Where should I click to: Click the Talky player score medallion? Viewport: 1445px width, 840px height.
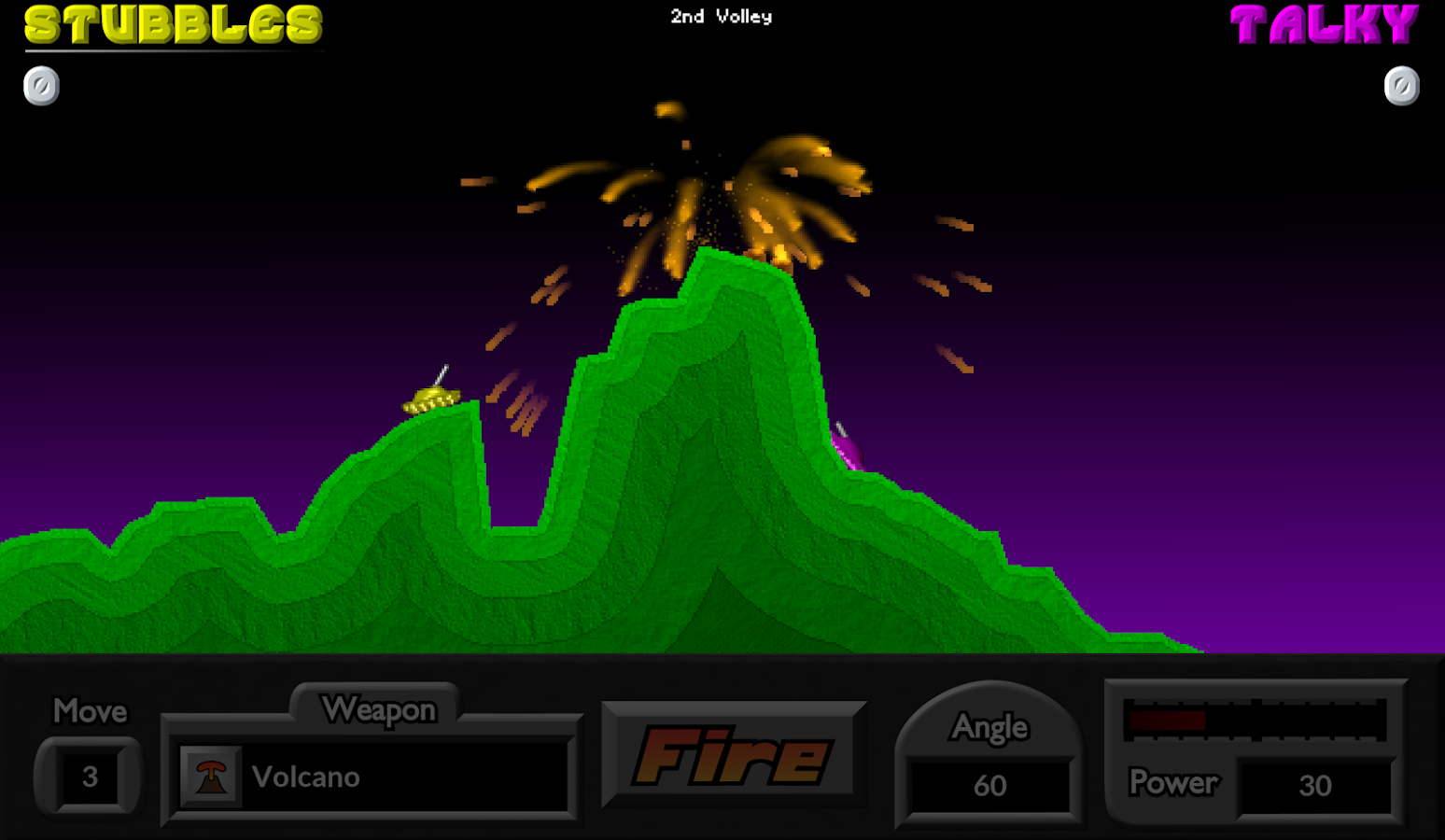(1401, 85)
